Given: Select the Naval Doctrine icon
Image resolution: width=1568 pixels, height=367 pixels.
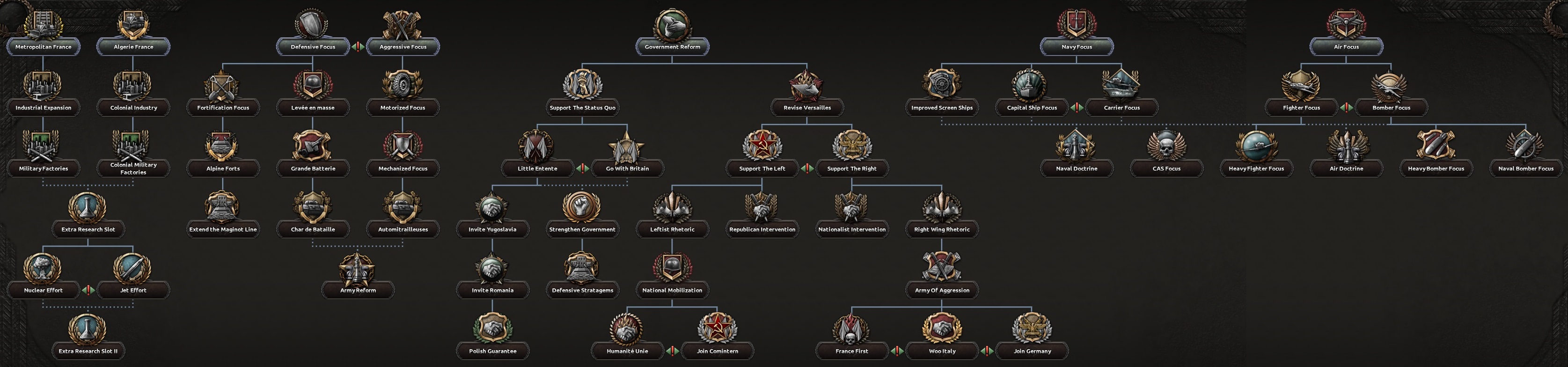Looking at the screenshot, I should click(x=1077, y=146).
